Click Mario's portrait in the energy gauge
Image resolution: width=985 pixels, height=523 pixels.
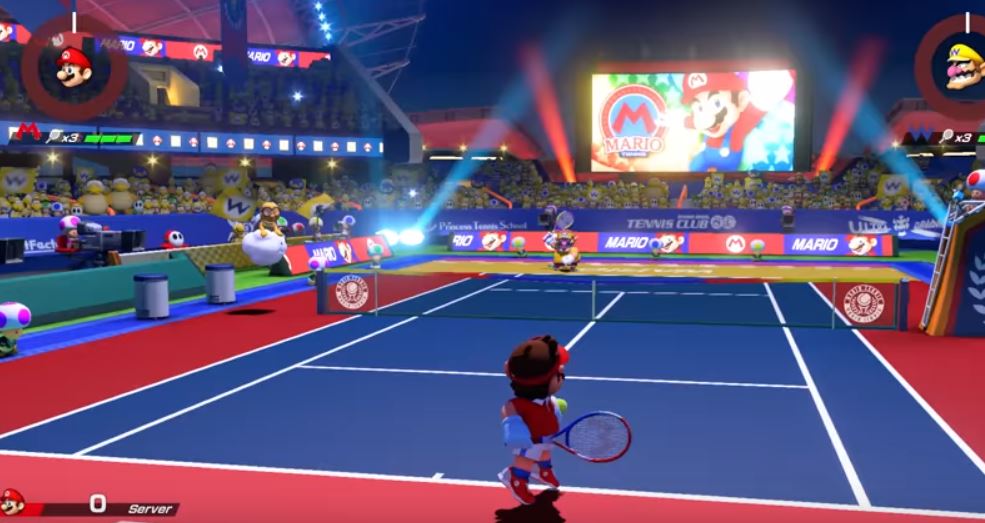[x=73, y=67]
